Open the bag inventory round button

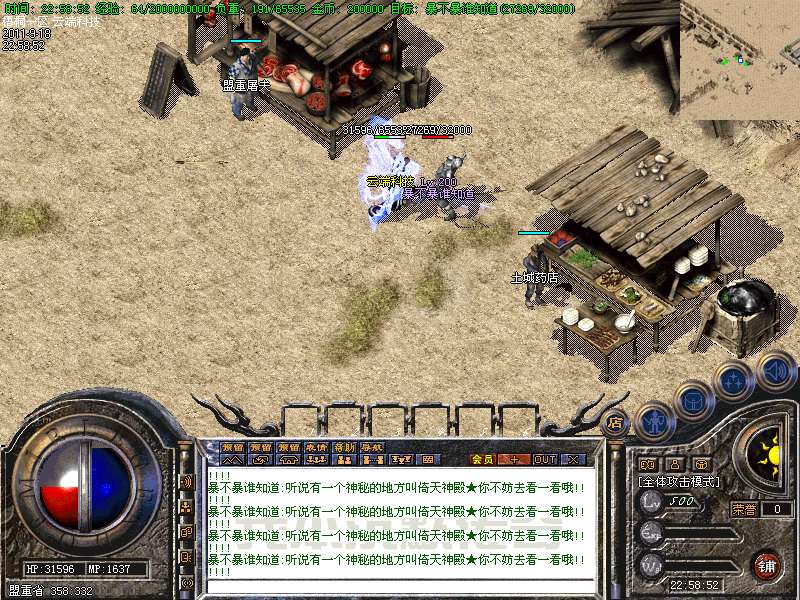[693, 399]
